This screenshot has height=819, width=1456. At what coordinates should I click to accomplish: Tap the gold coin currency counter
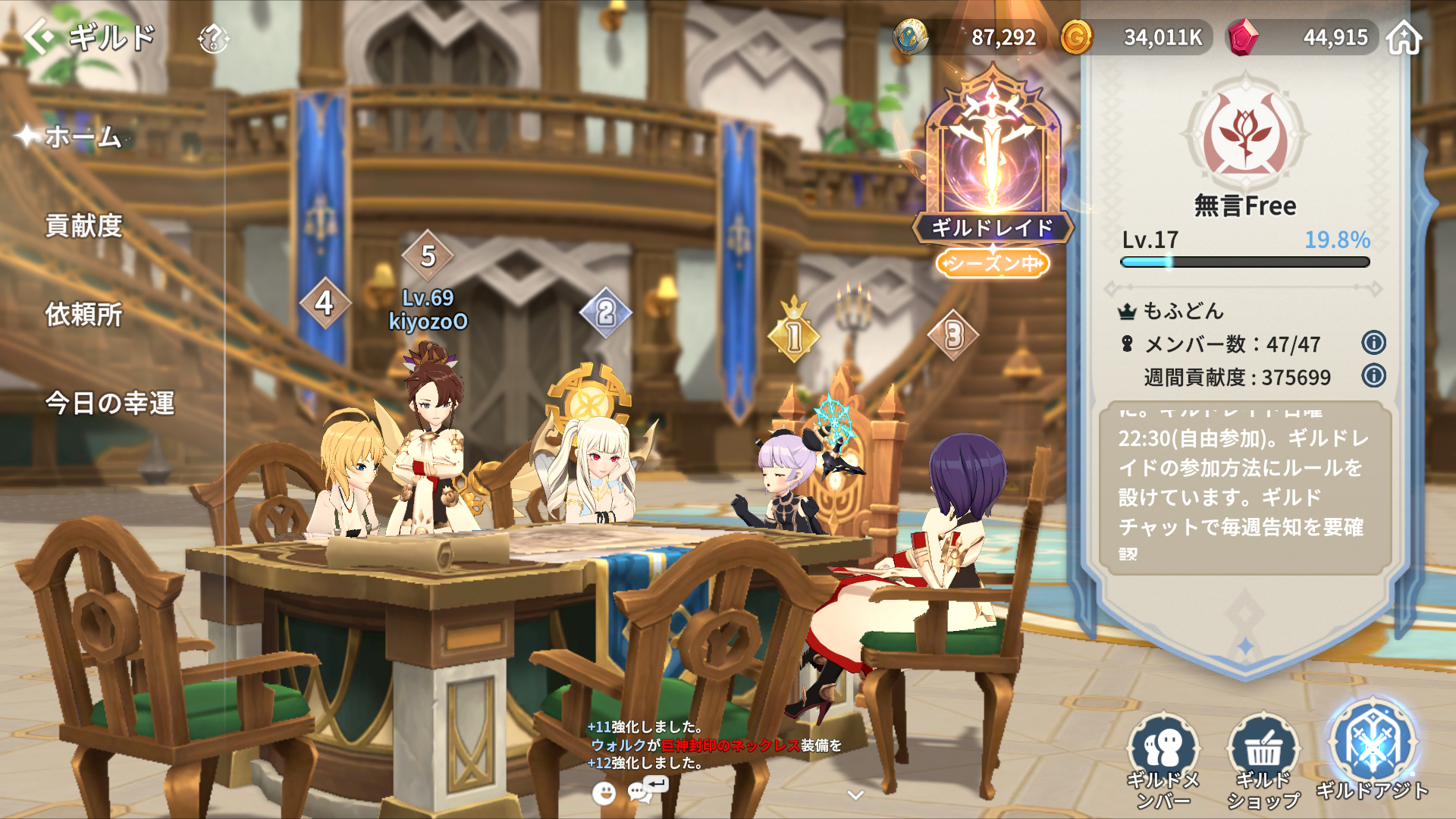[x=1136, y=37]
